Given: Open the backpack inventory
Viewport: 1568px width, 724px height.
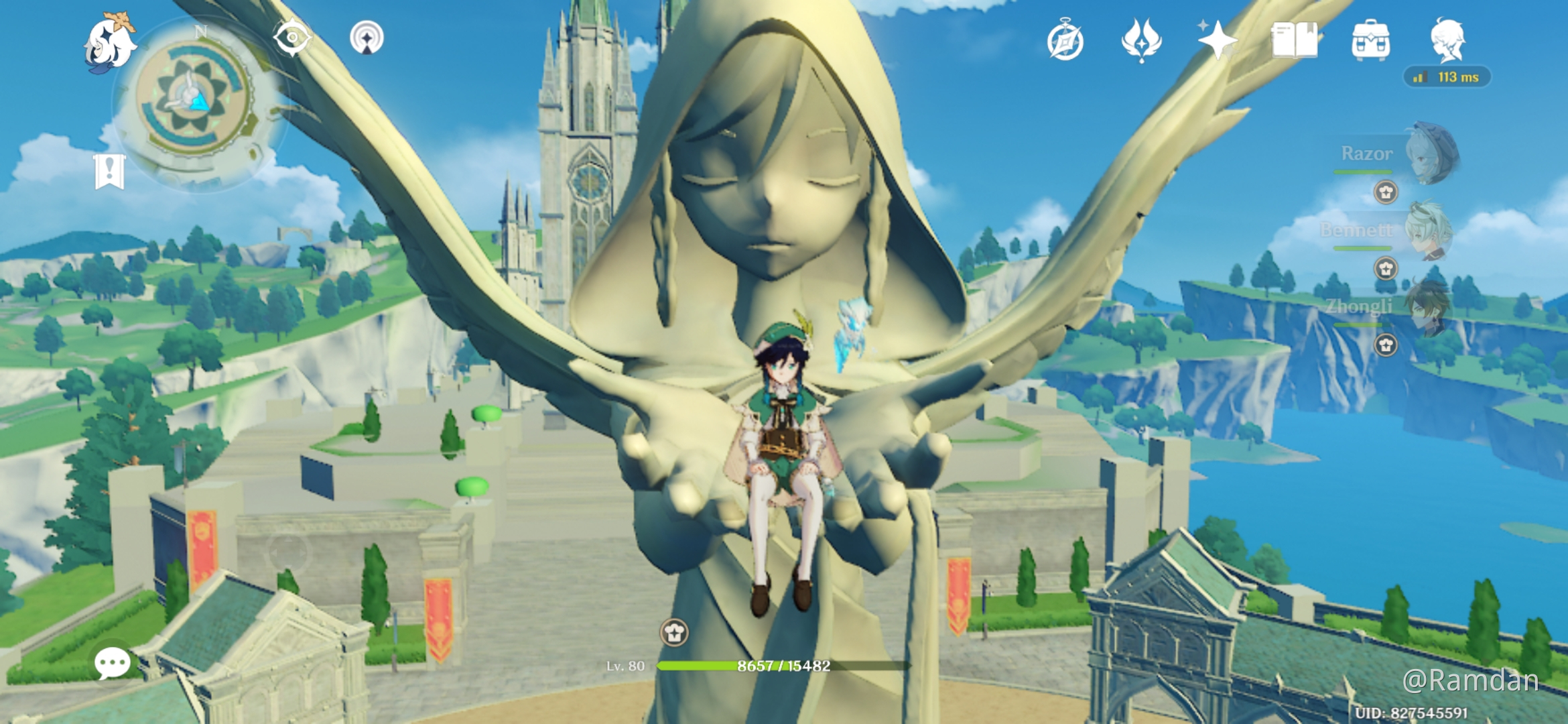Looking at the screenshot, I should pos(1371,40).
